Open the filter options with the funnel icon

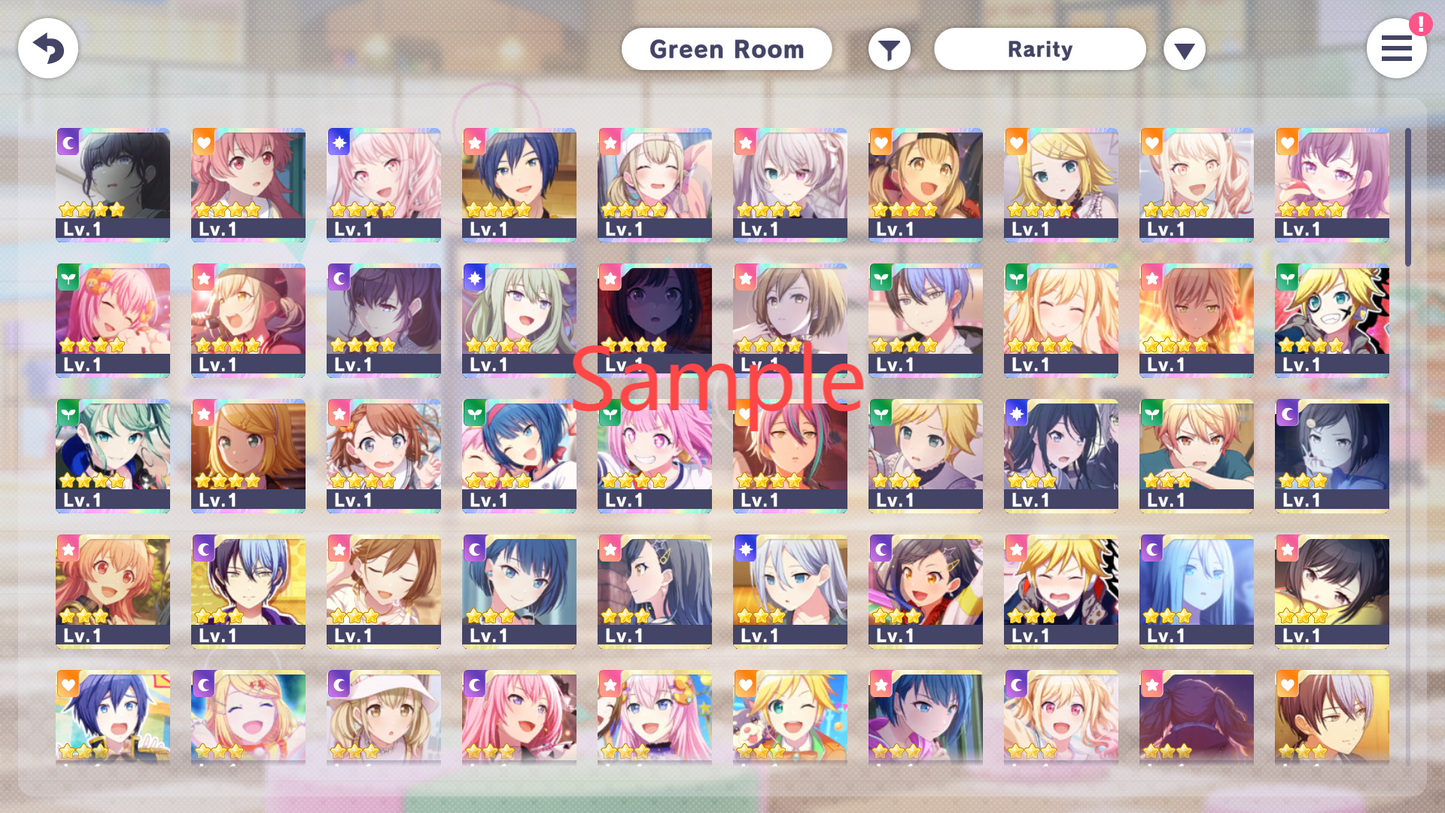tap(889, 48)
